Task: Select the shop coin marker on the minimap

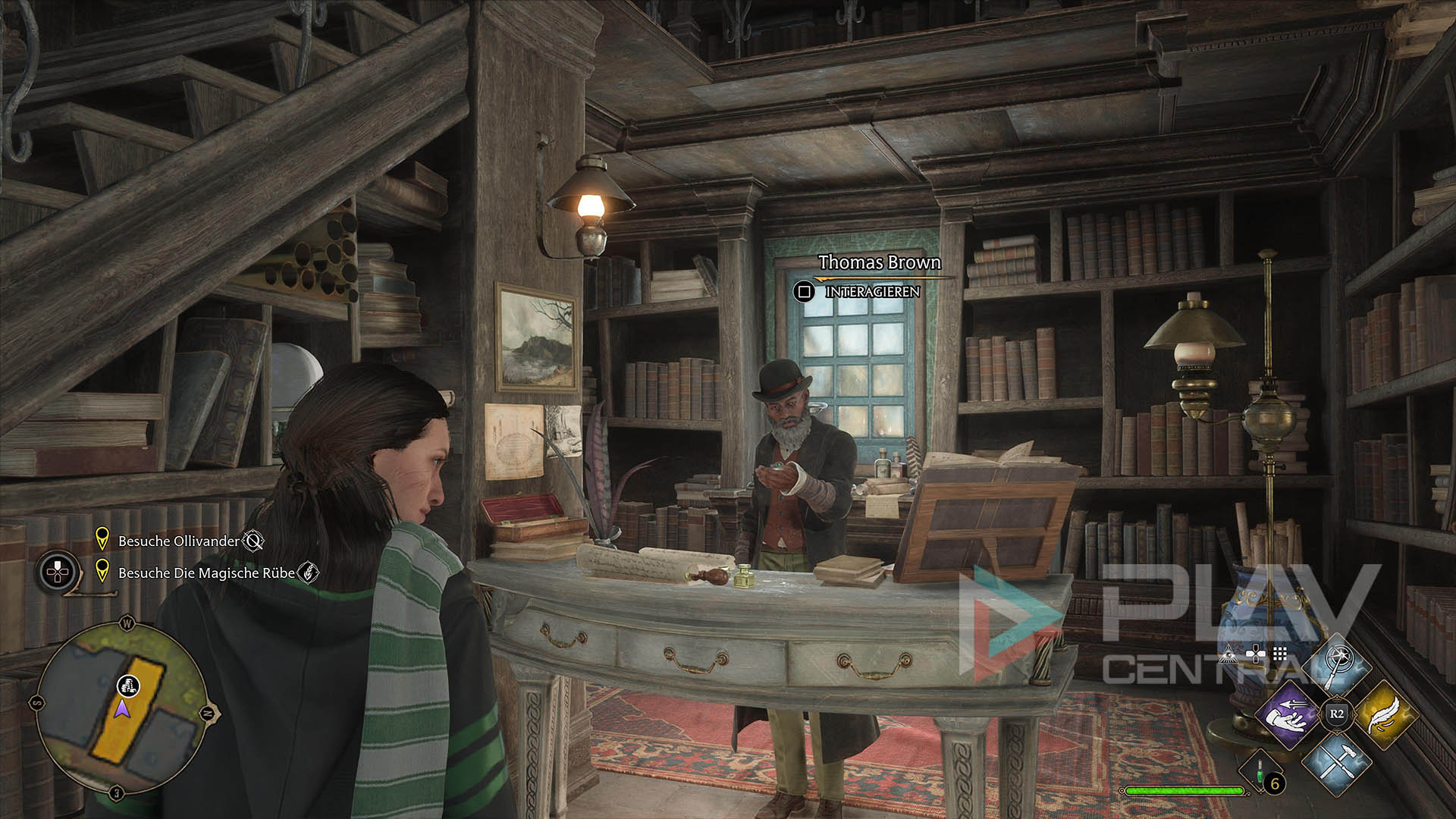Action: [x=129, y=686]
